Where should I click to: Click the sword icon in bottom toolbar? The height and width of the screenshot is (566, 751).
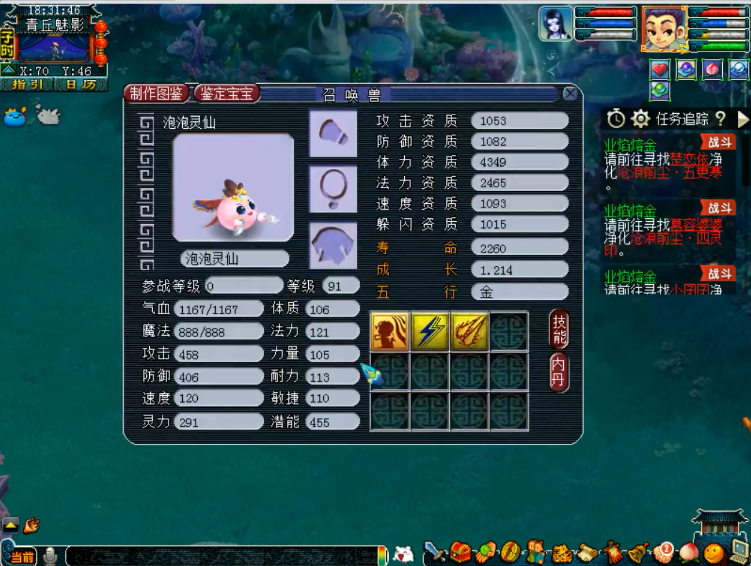435,551
